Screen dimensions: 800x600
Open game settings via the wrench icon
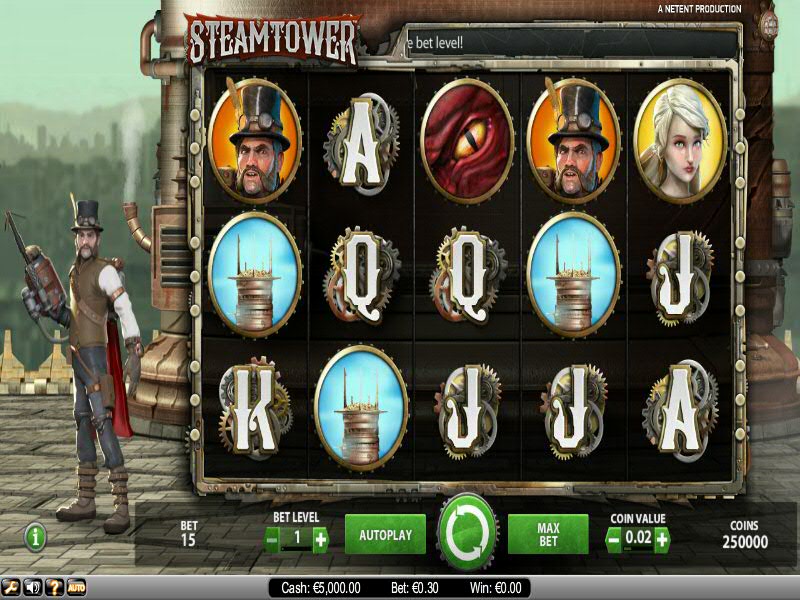(11, 587)
